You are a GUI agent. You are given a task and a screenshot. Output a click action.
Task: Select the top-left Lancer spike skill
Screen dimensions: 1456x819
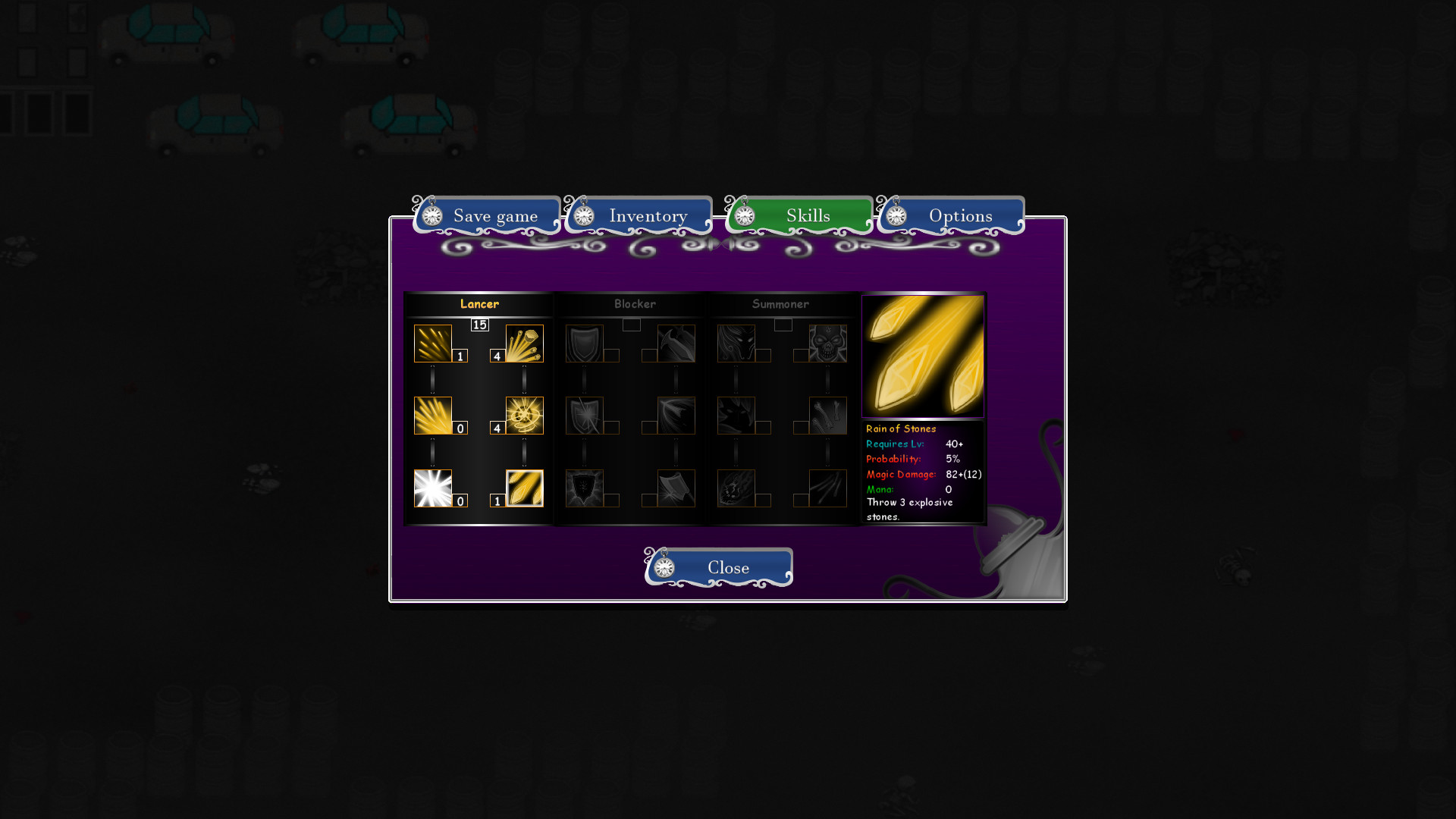click(432, 341)
